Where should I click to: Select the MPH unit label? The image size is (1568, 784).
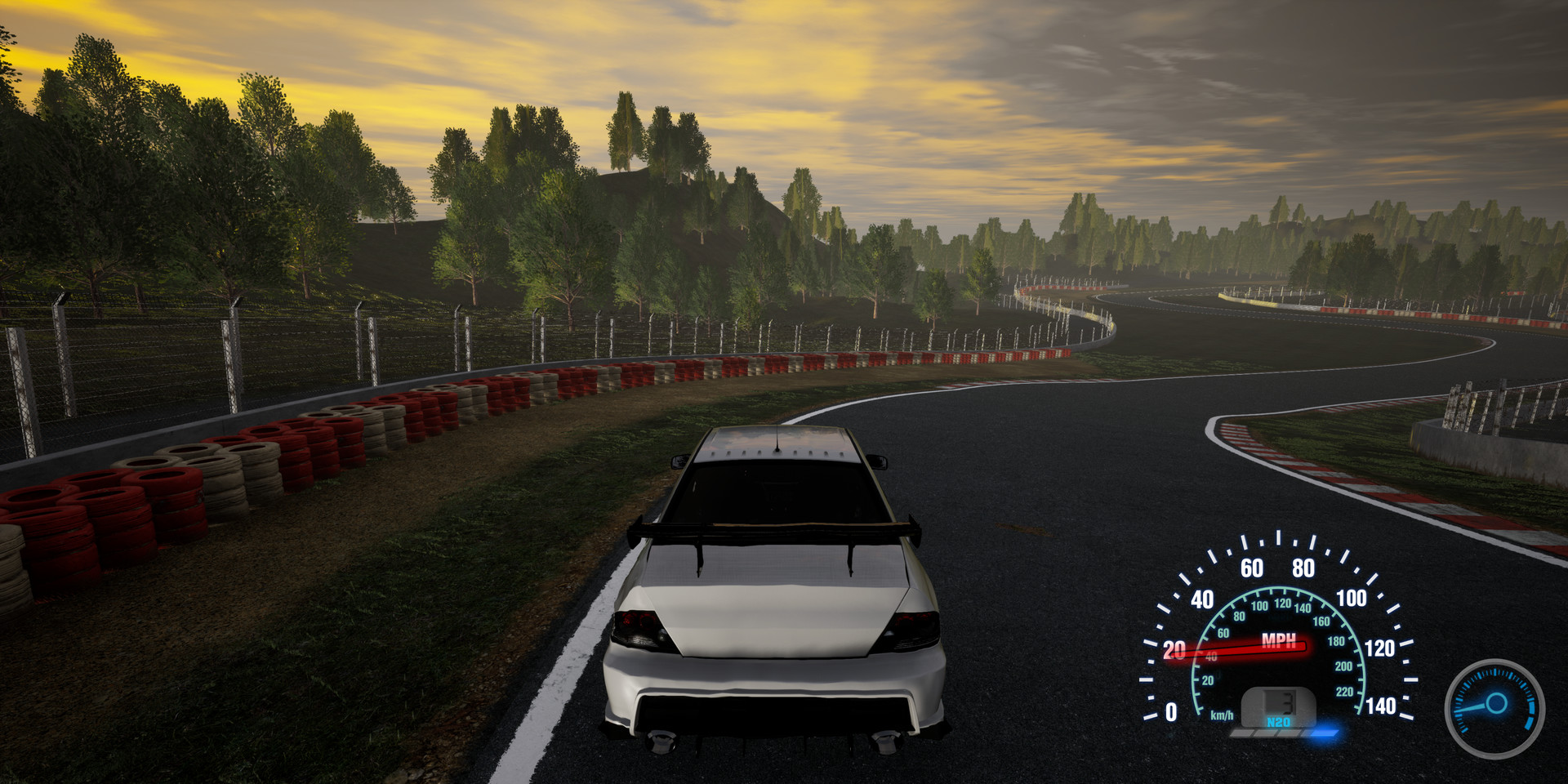[x=1280, y=641]
